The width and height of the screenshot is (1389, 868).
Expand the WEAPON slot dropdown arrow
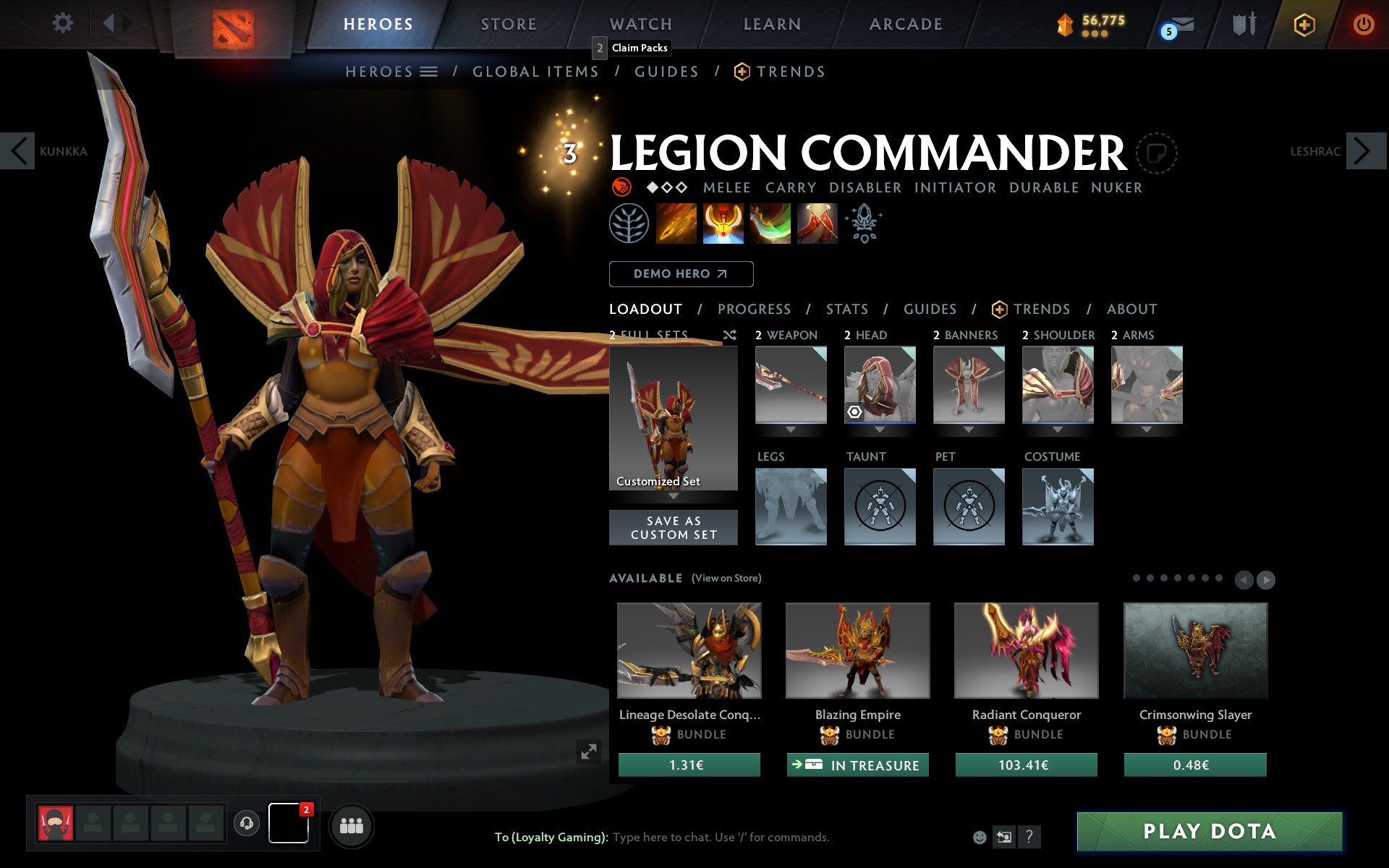tap(791, 428)
